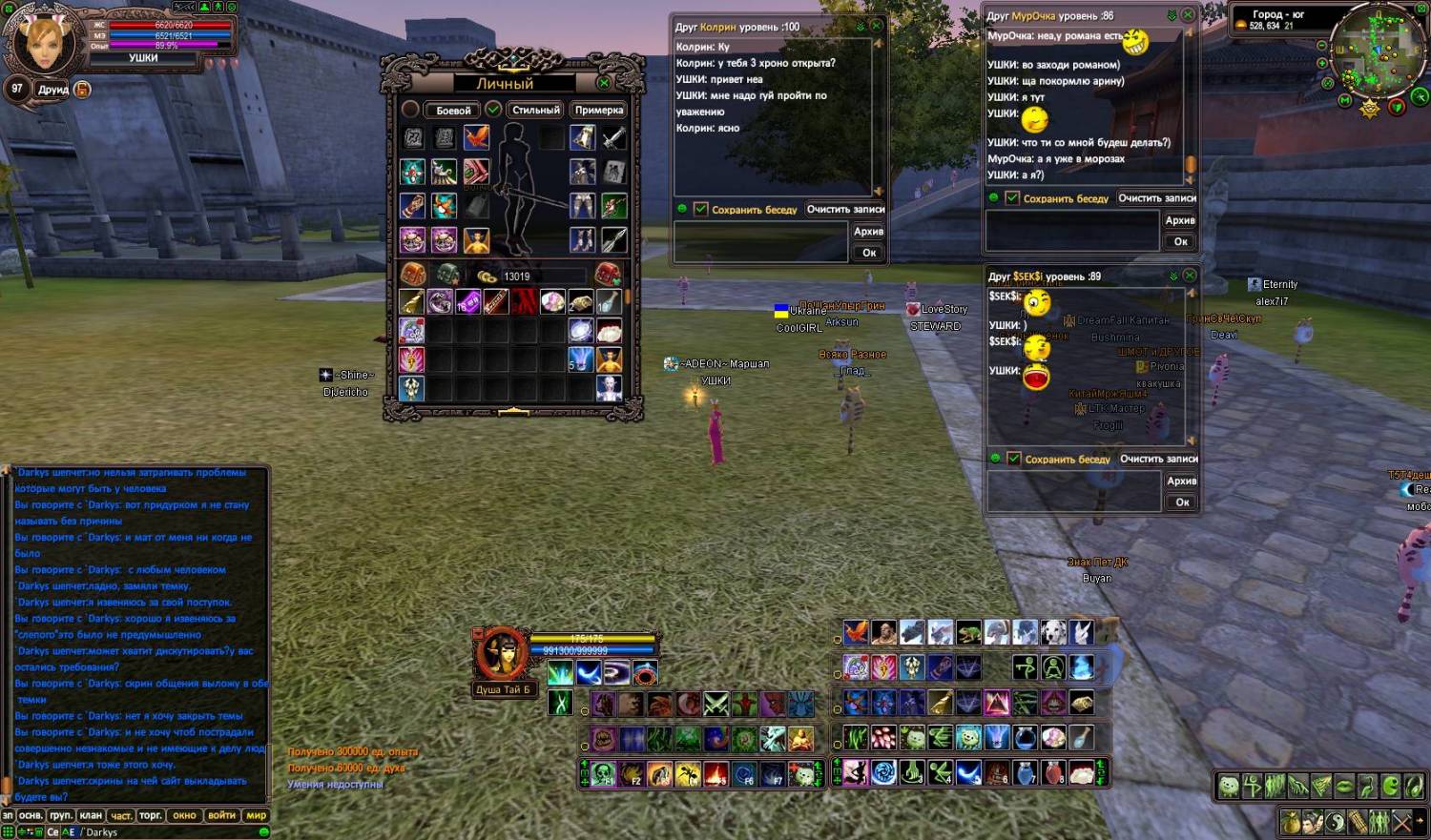This screenshot has width=1431, height=840.
Task: Select the red cloth item in the bag
Action: (x=524, y=302)
